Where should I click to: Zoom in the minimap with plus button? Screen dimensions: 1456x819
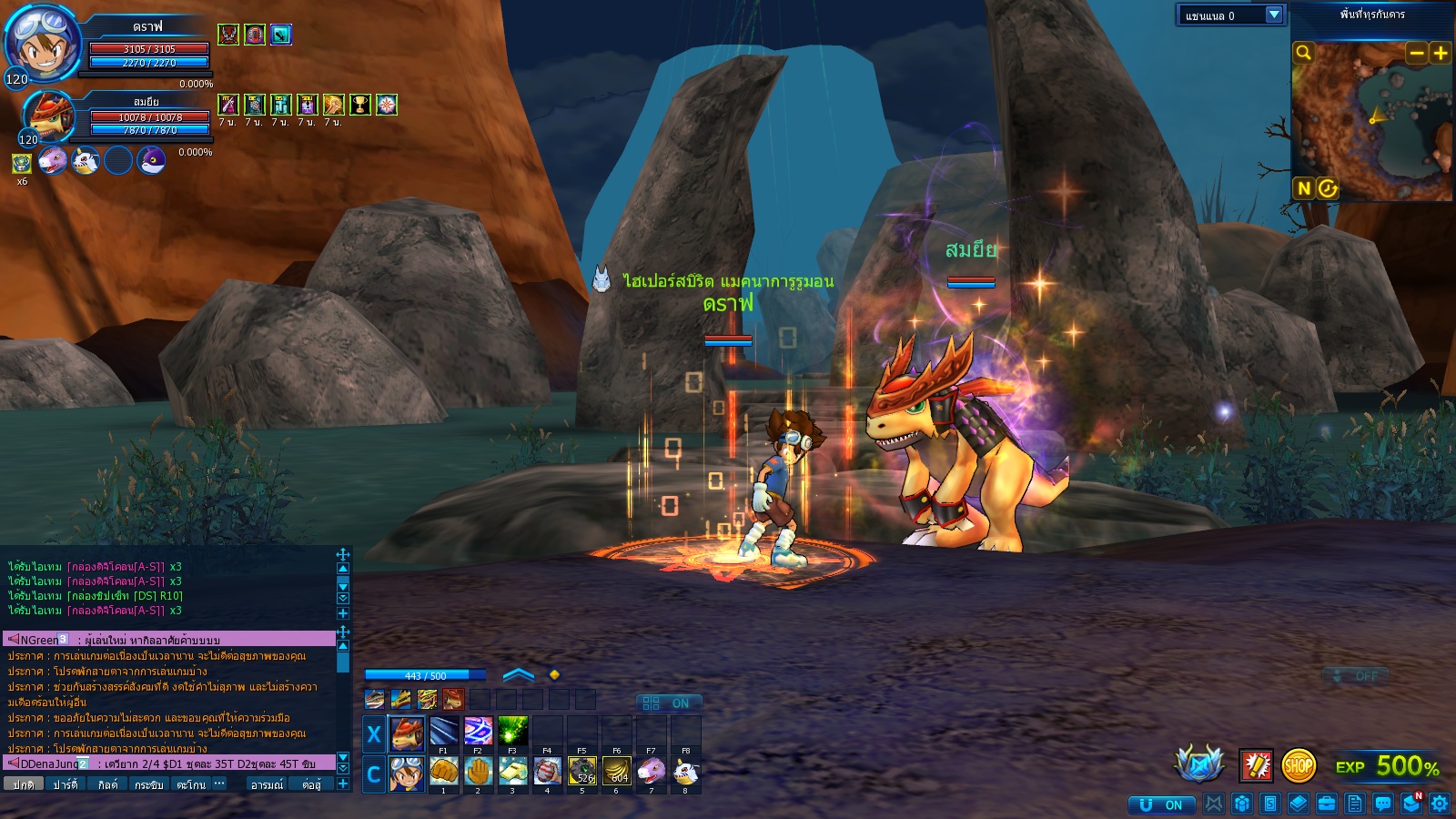(1441, 53)
